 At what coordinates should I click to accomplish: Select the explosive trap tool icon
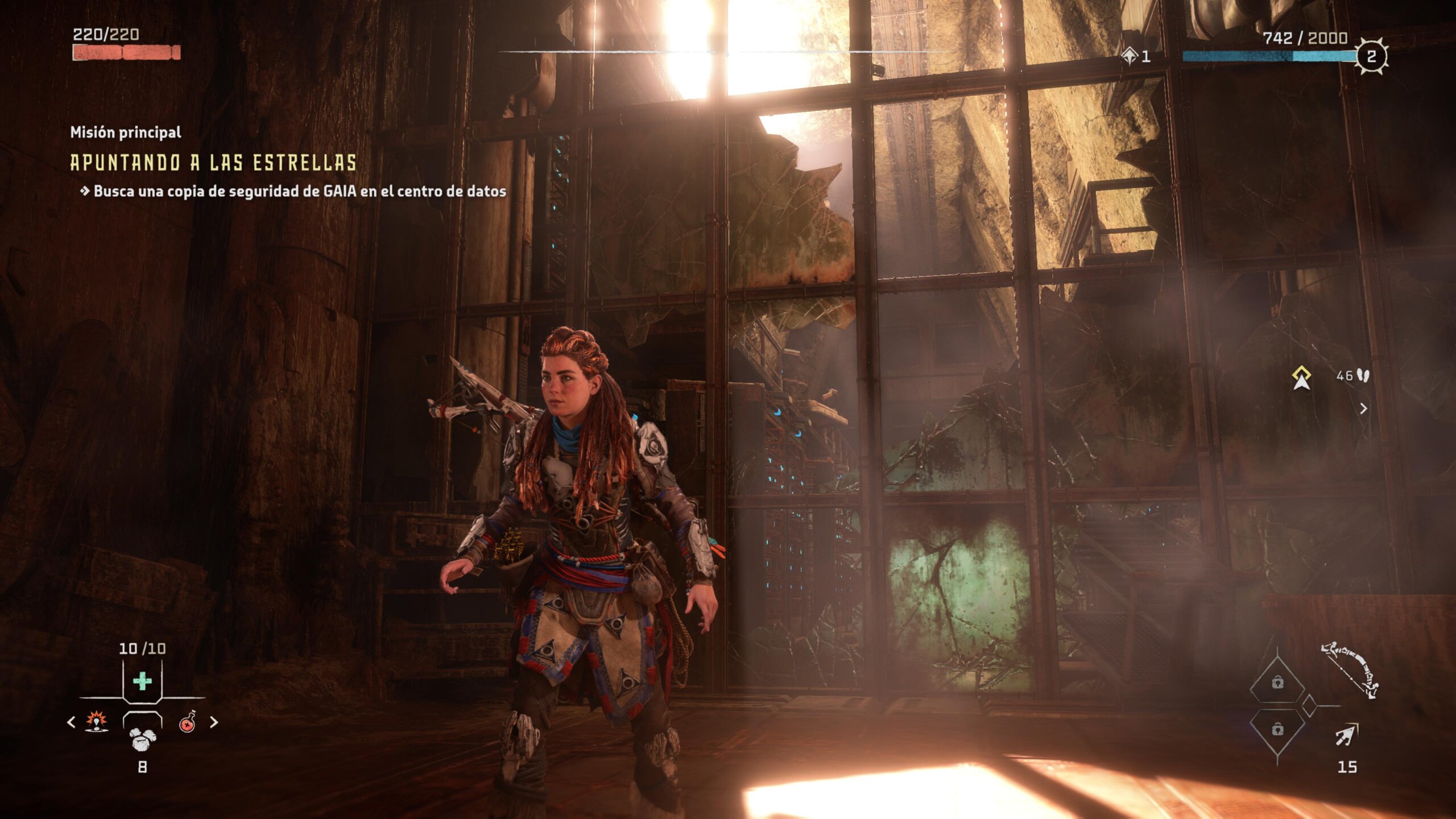(x=97, y=722)
